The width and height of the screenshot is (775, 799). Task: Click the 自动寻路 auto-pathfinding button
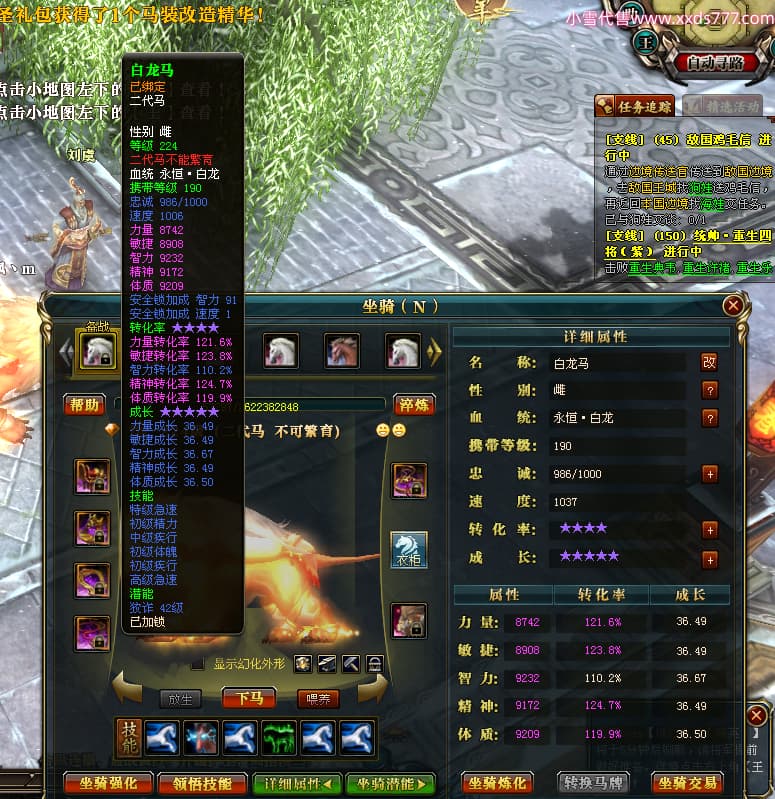tap(715, 62)
